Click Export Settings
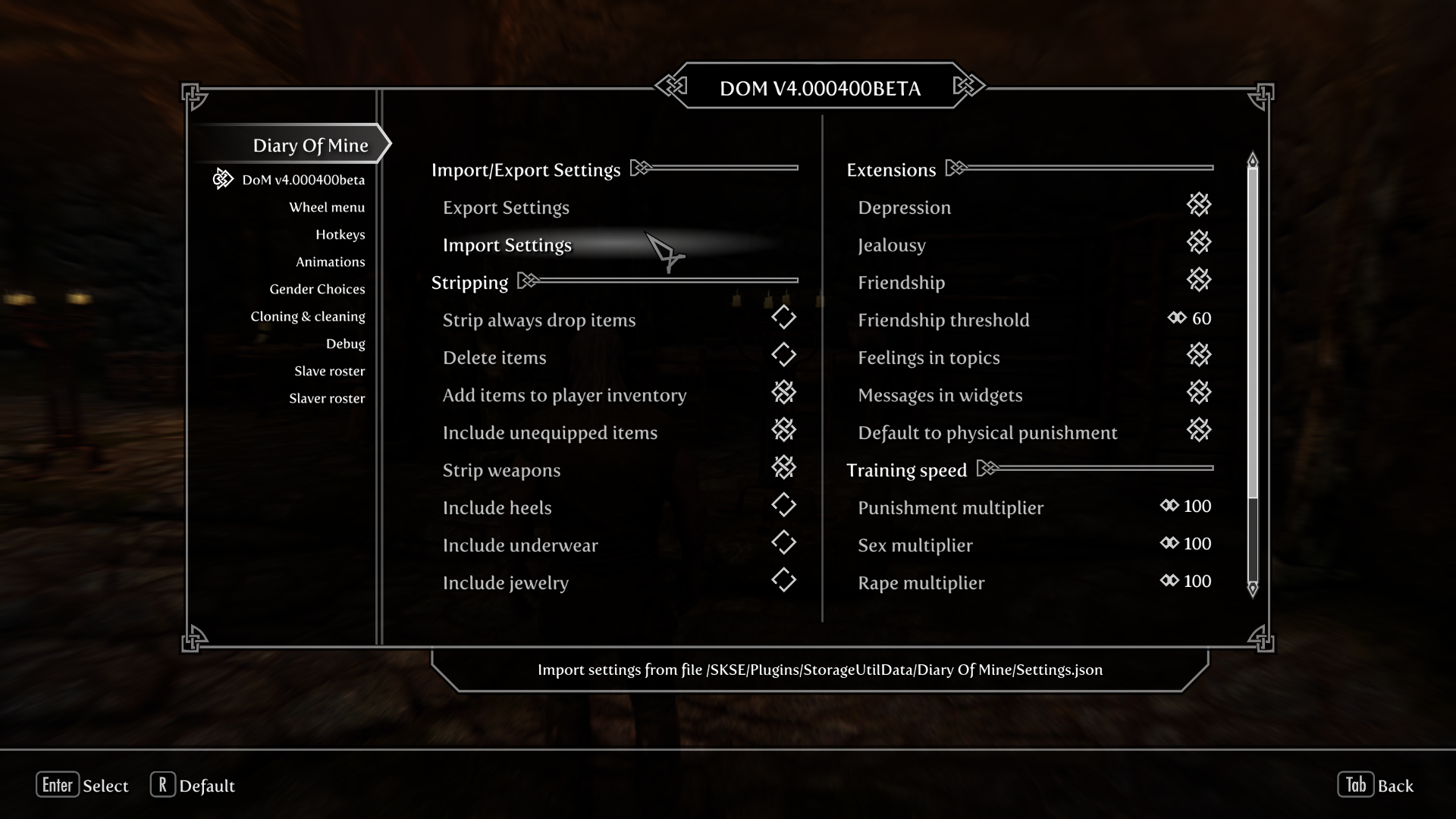The image size is (1456, 819). coord(505,207)
